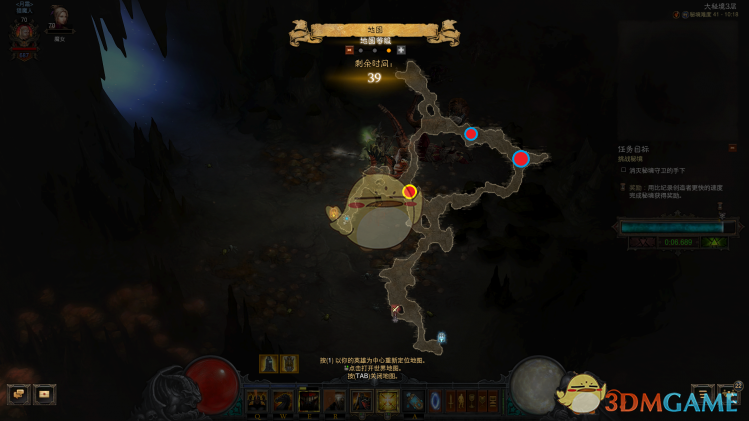The height and width of the screenshot is (421, 749).
Task: Click the yellow-ringed red marker on the map
Action: pyautogui.click(x=409, y=191)
